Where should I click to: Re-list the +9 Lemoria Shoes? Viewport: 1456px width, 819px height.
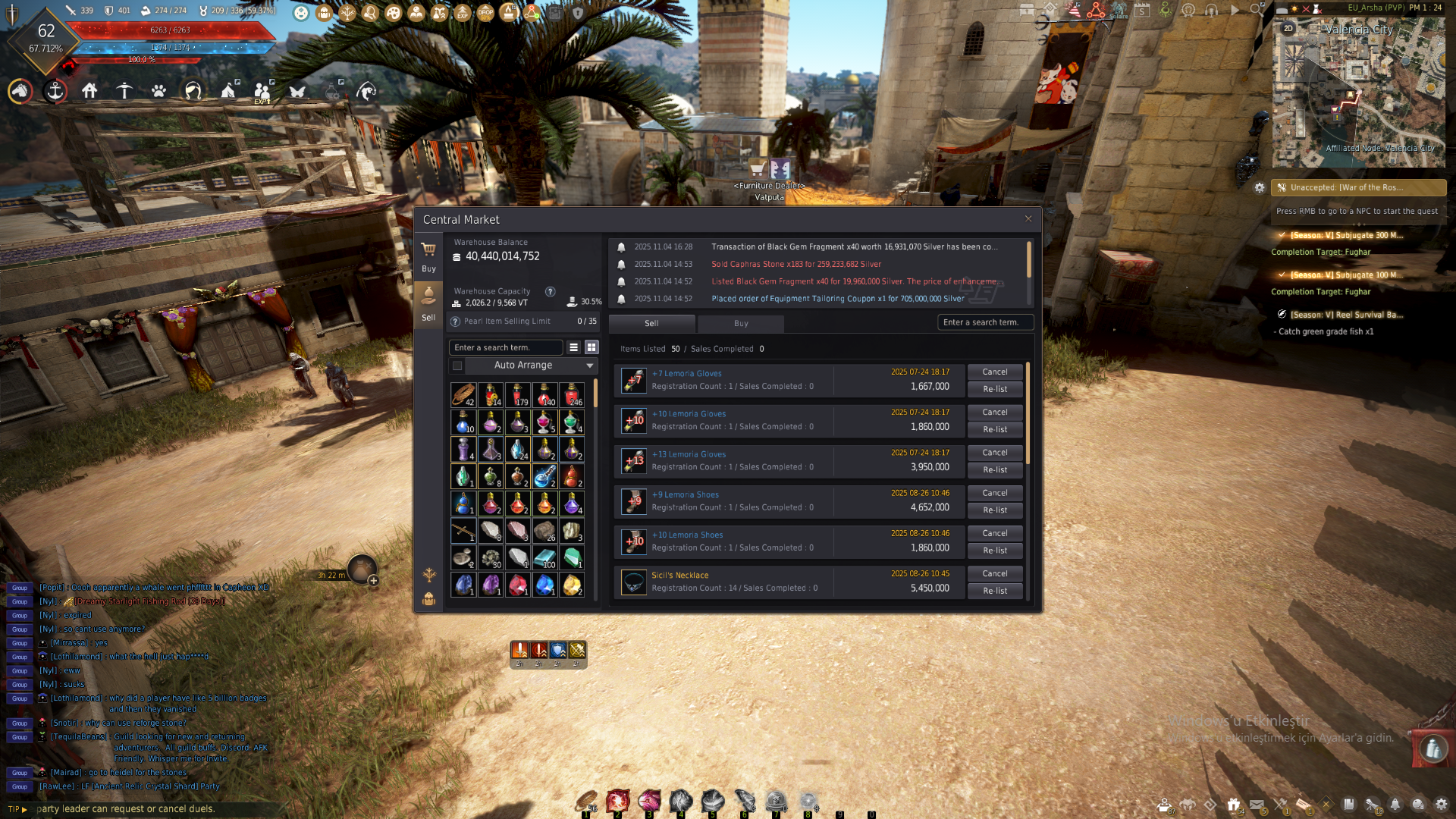tap(995, 510)
